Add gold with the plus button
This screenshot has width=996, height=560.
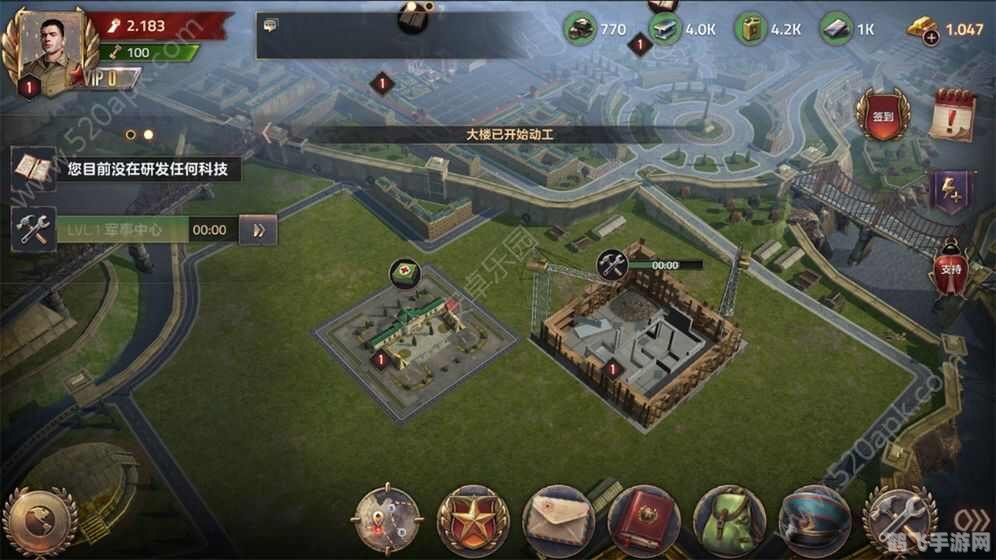[x=932, y=38]
